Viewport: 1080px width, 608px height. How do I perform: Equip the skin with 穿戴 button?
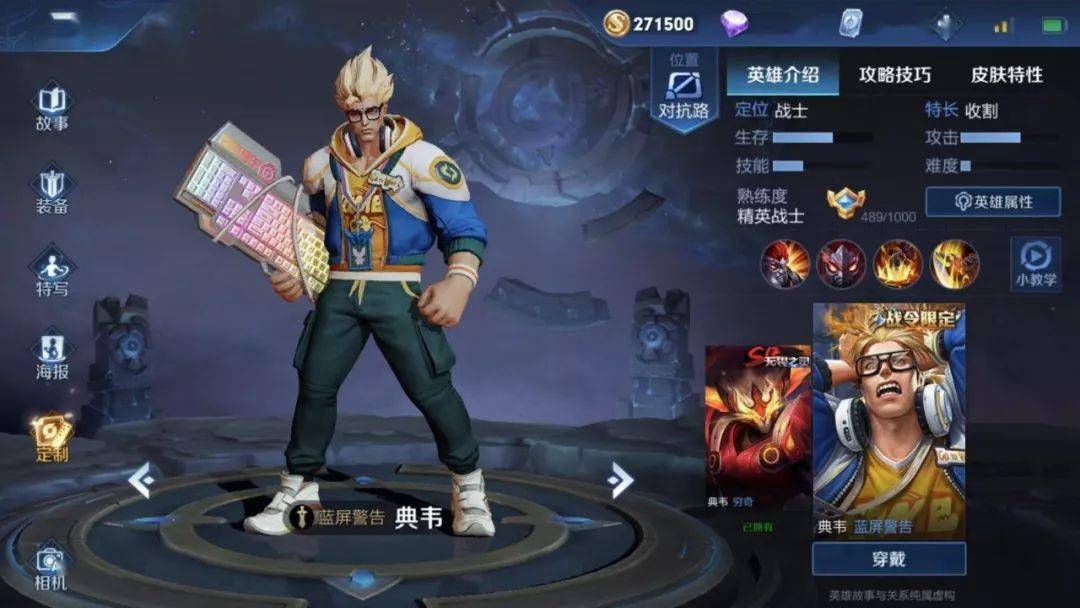coord(888,559)
